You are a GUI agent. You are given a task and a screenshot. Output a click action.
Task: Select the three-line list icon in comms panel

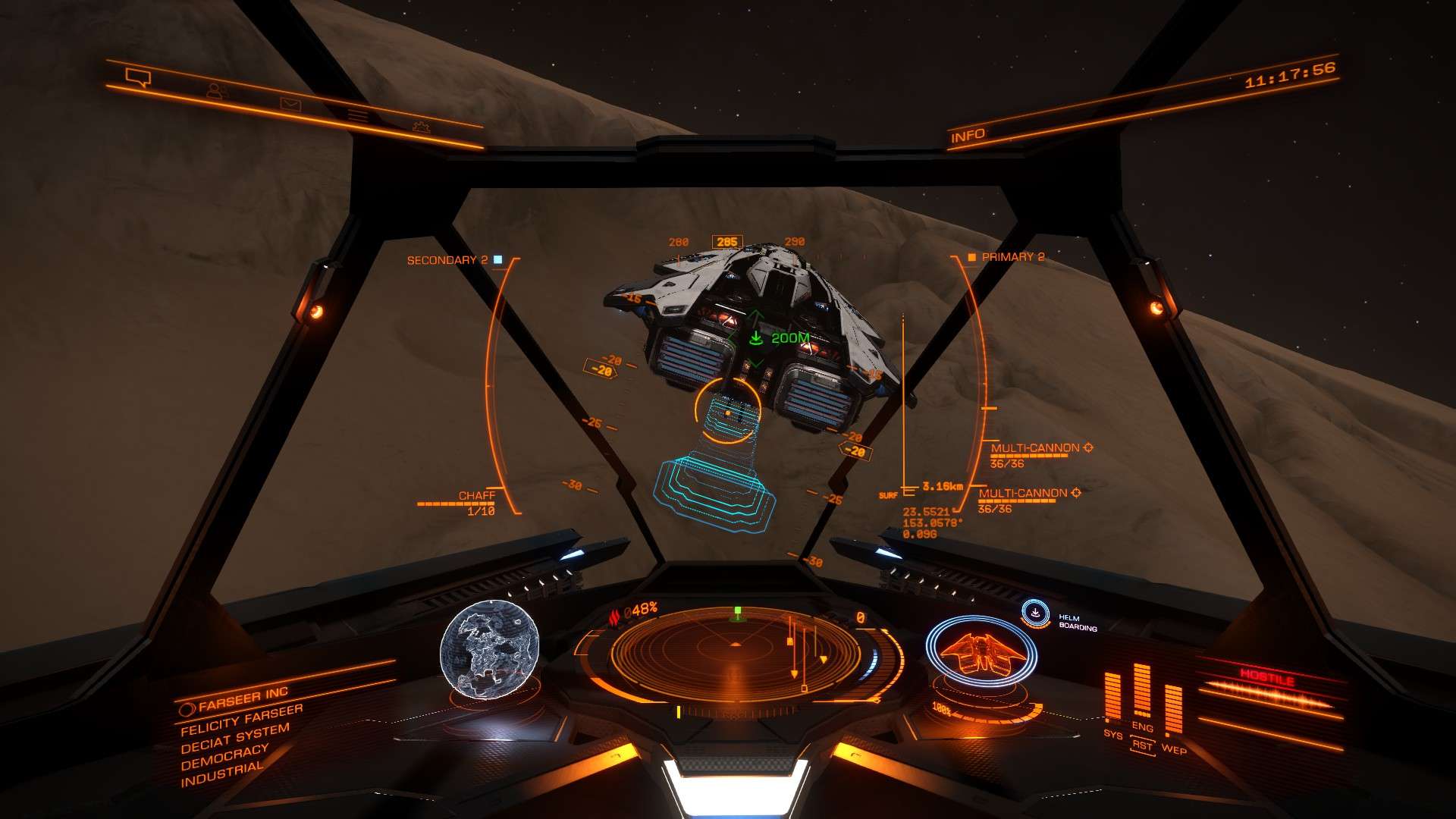(357, 115)
